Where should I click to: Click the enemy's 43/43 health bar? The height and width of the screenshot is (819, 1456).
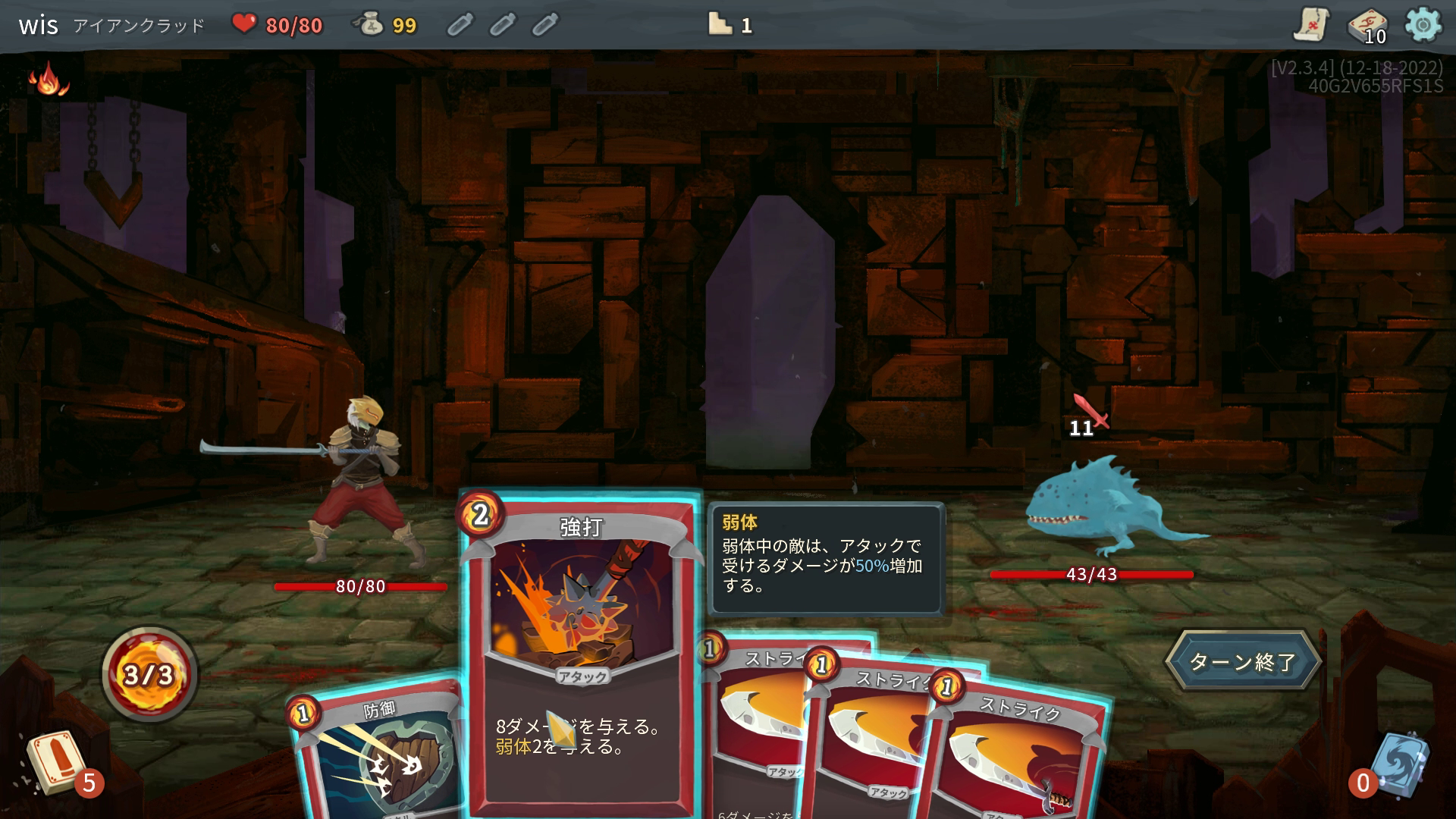[x=1090, y=576]
